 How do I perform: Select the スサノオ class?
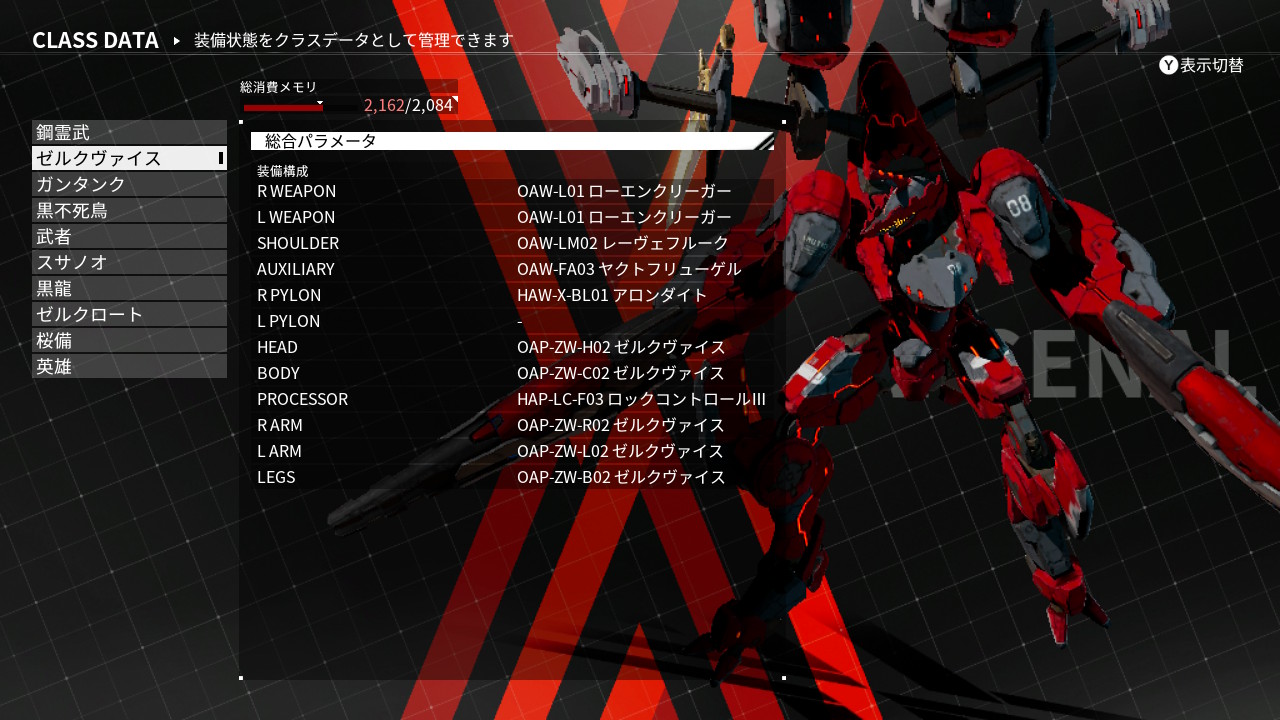click(x=129, y=261)
